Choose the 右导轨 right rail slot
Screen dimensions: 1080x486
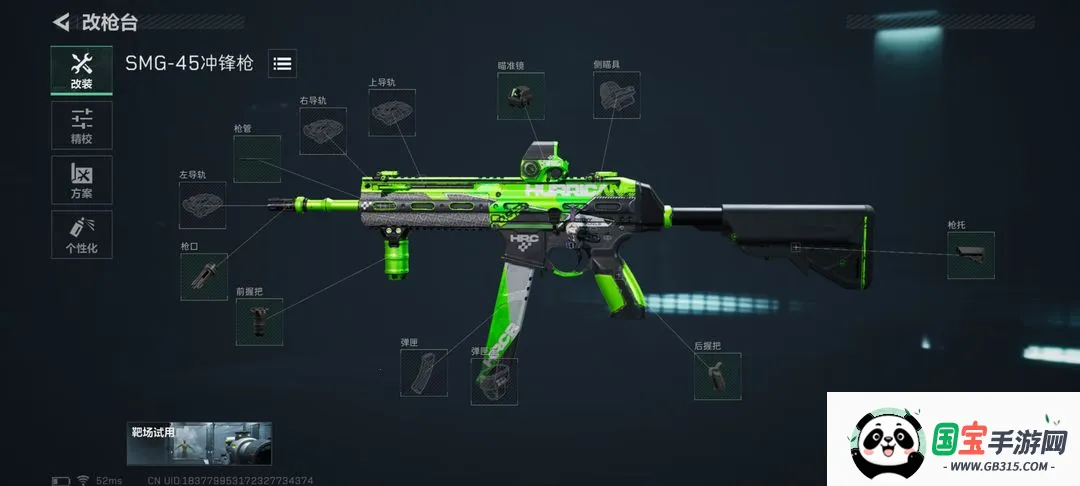click(324, 131)
